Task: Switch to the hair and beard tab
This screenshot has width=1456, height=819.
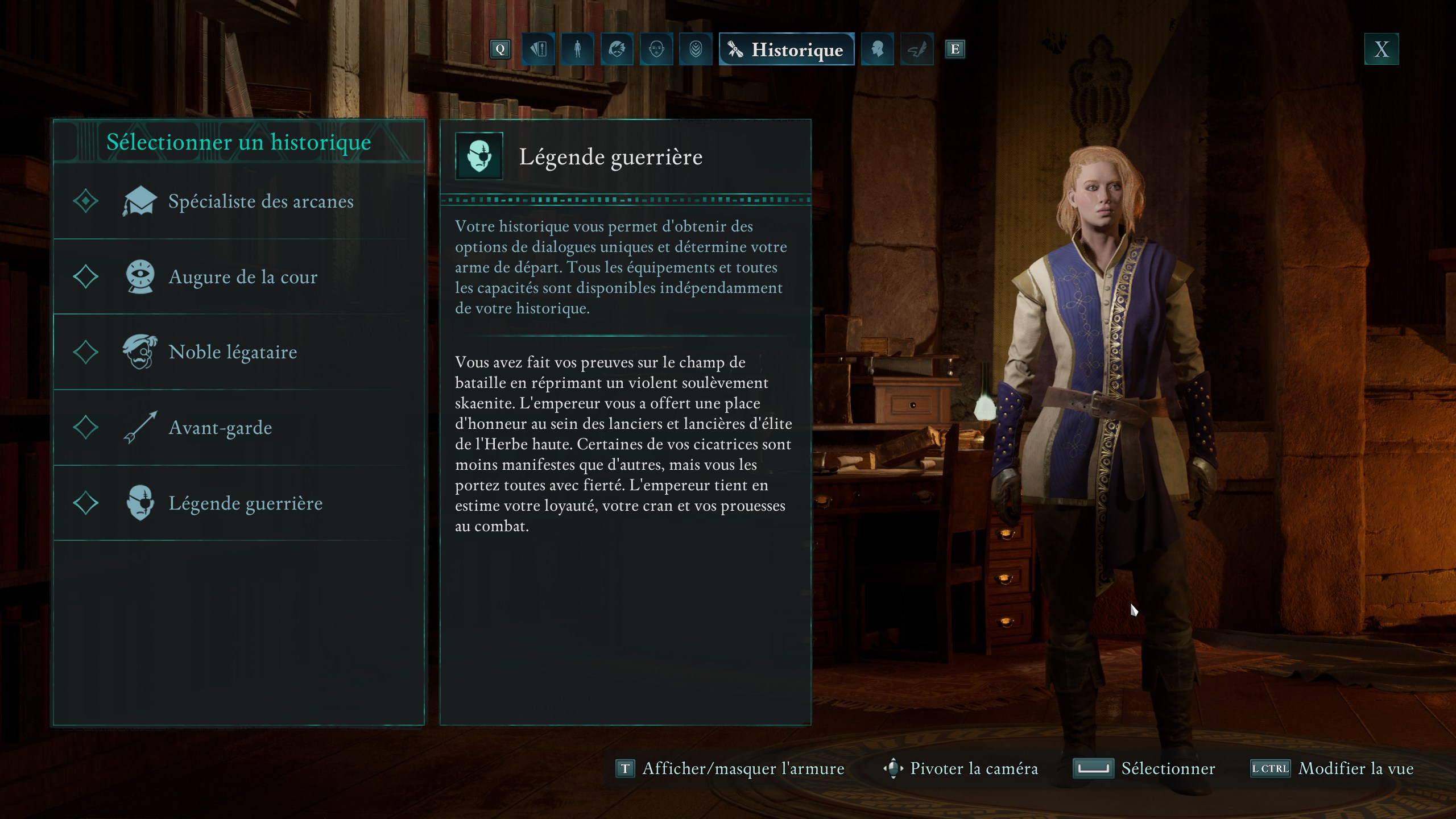Action: [x=617, y=49]
